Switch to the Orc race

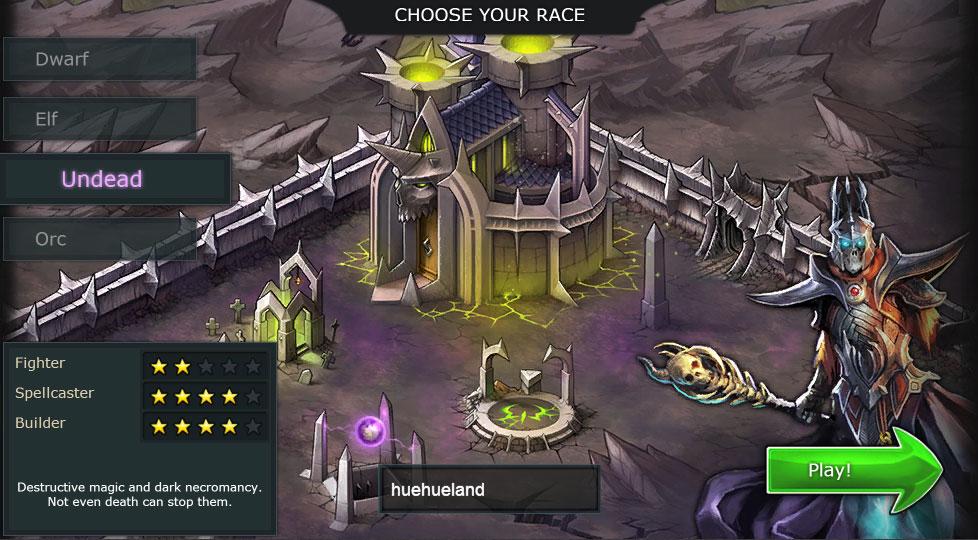[x=99, y=239]
